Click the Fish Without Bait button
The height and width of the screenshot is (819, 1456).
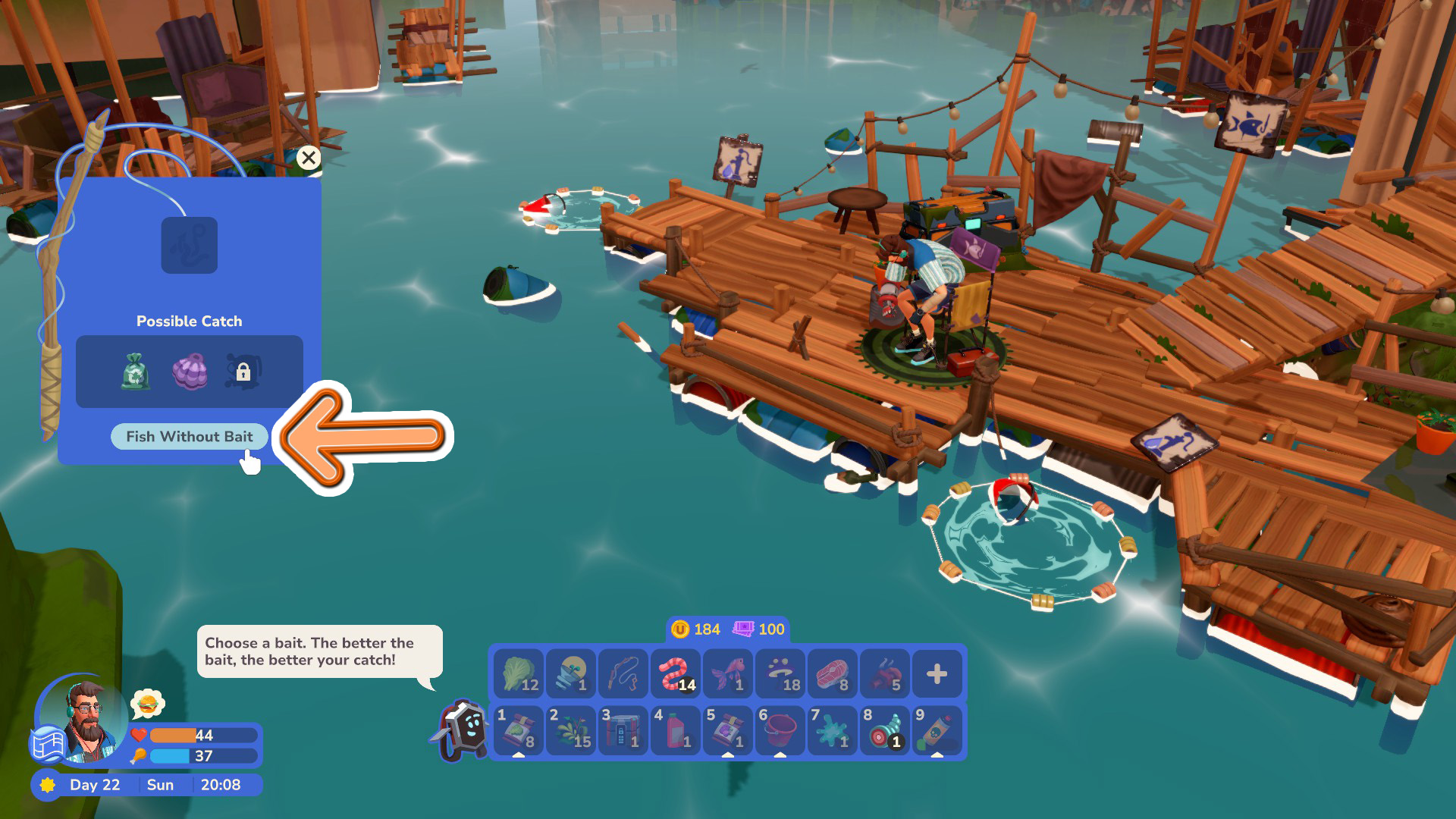189,437
